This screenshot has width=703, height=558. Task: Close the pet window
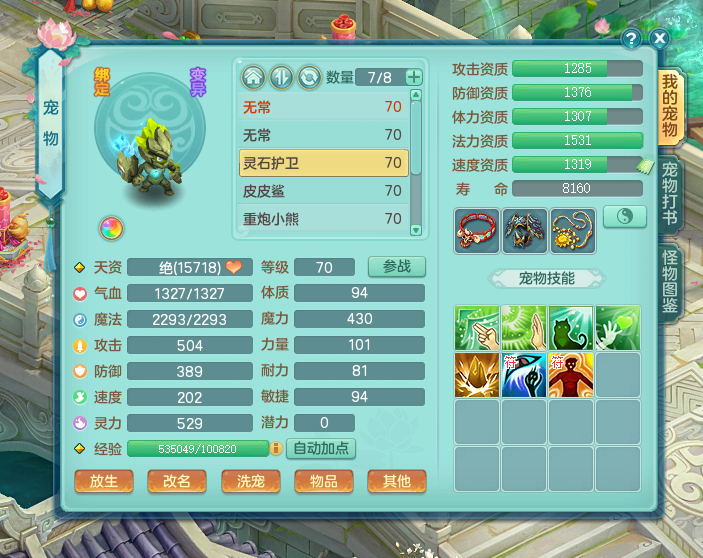pos(659,38)
